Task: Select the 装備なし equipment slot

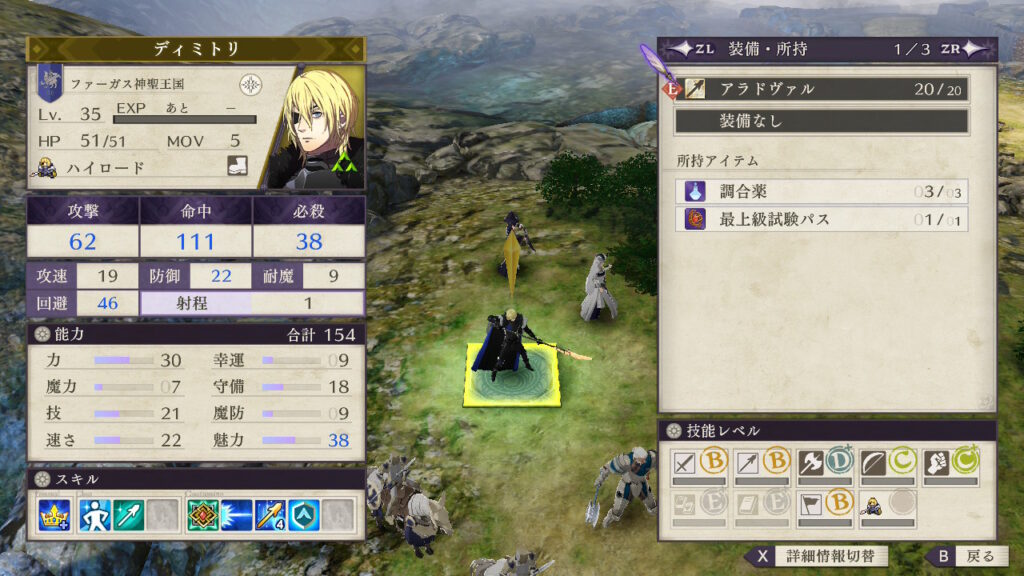Action: [x=820, y=121]
